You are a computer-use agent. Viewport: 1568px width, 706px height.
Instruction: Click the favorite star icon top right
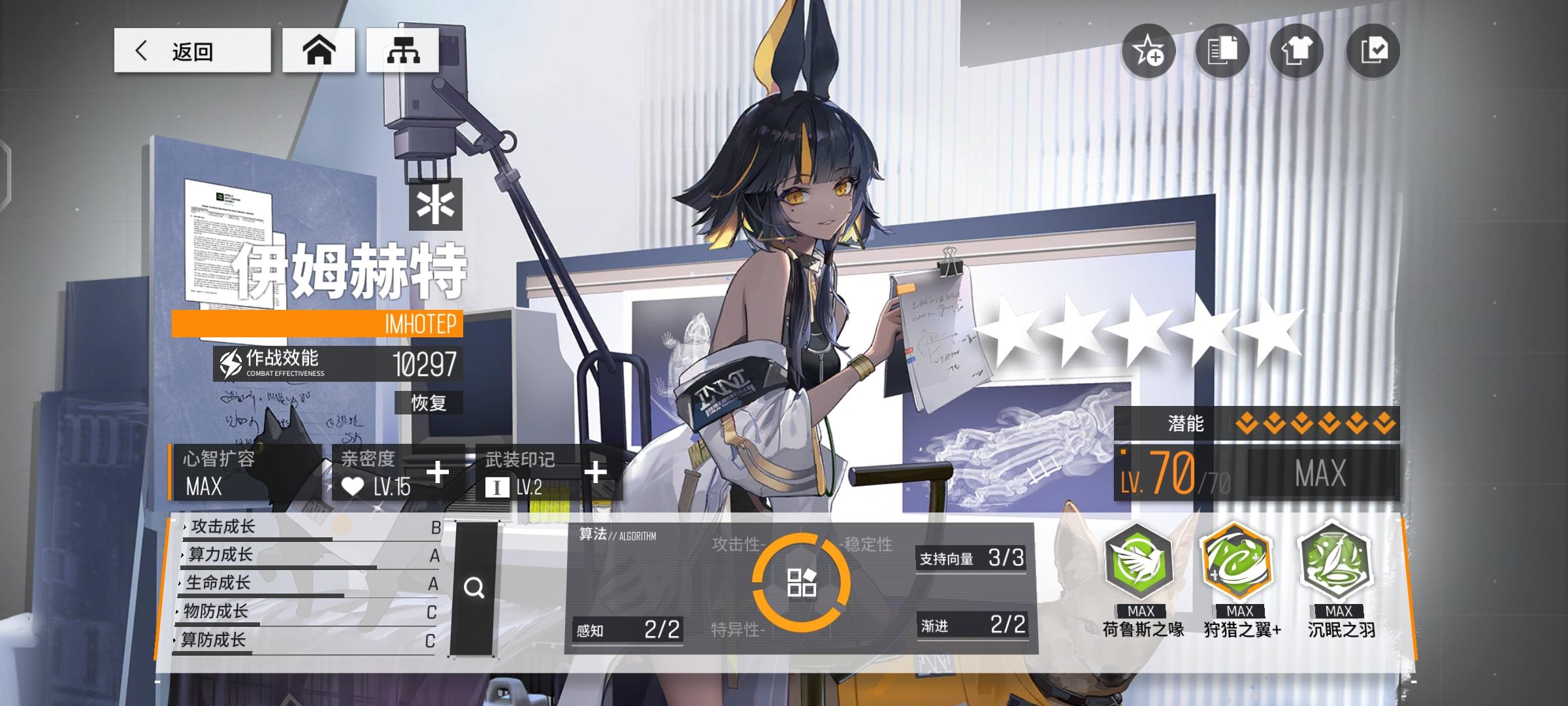[x=1150, y=50]
